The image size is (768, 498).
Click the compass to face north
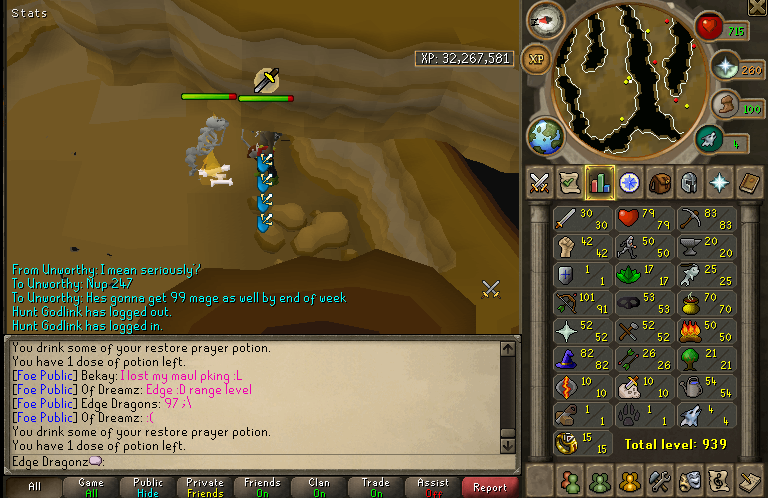click(545, 19)
